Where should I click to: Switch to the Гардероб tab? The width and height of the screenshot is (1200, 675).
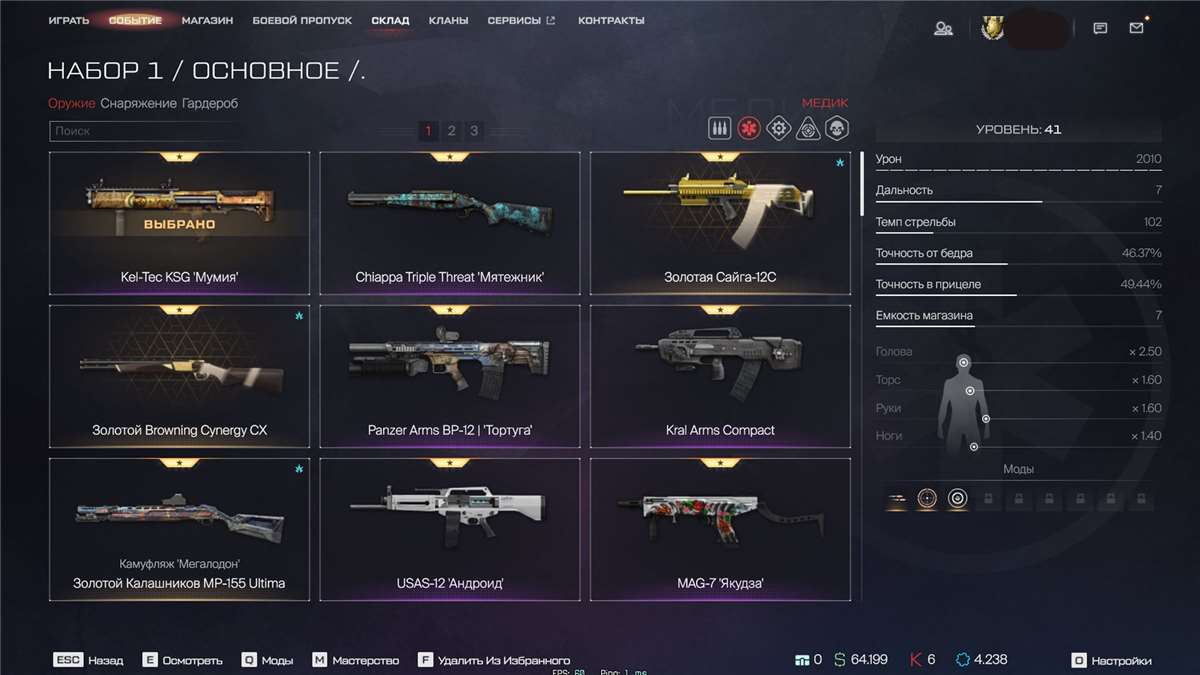click(210, 103)
